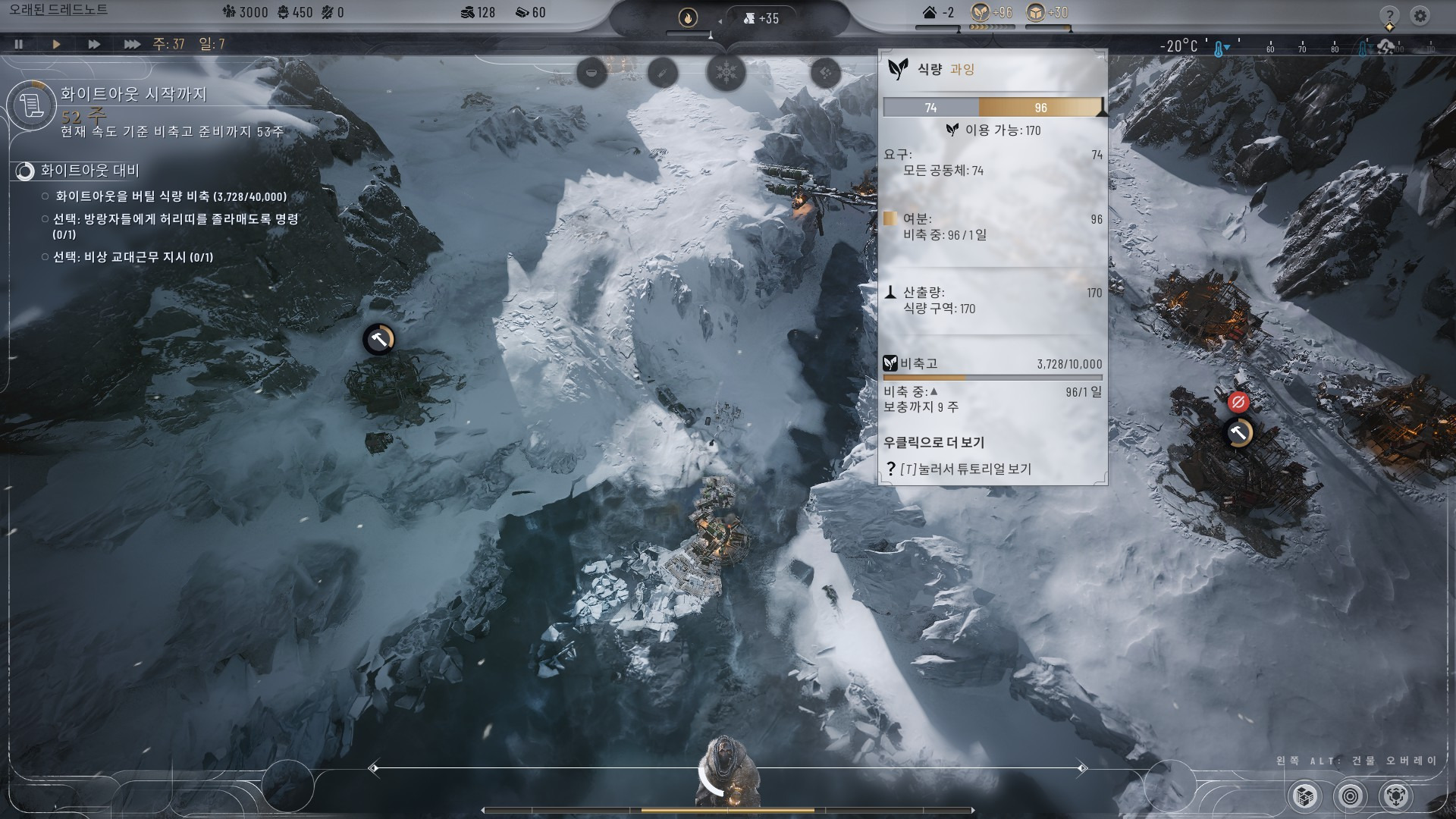The image size is (1456, 819).
Task: Click the hammer marker below the red prohibited sign
Action: 1239,433
